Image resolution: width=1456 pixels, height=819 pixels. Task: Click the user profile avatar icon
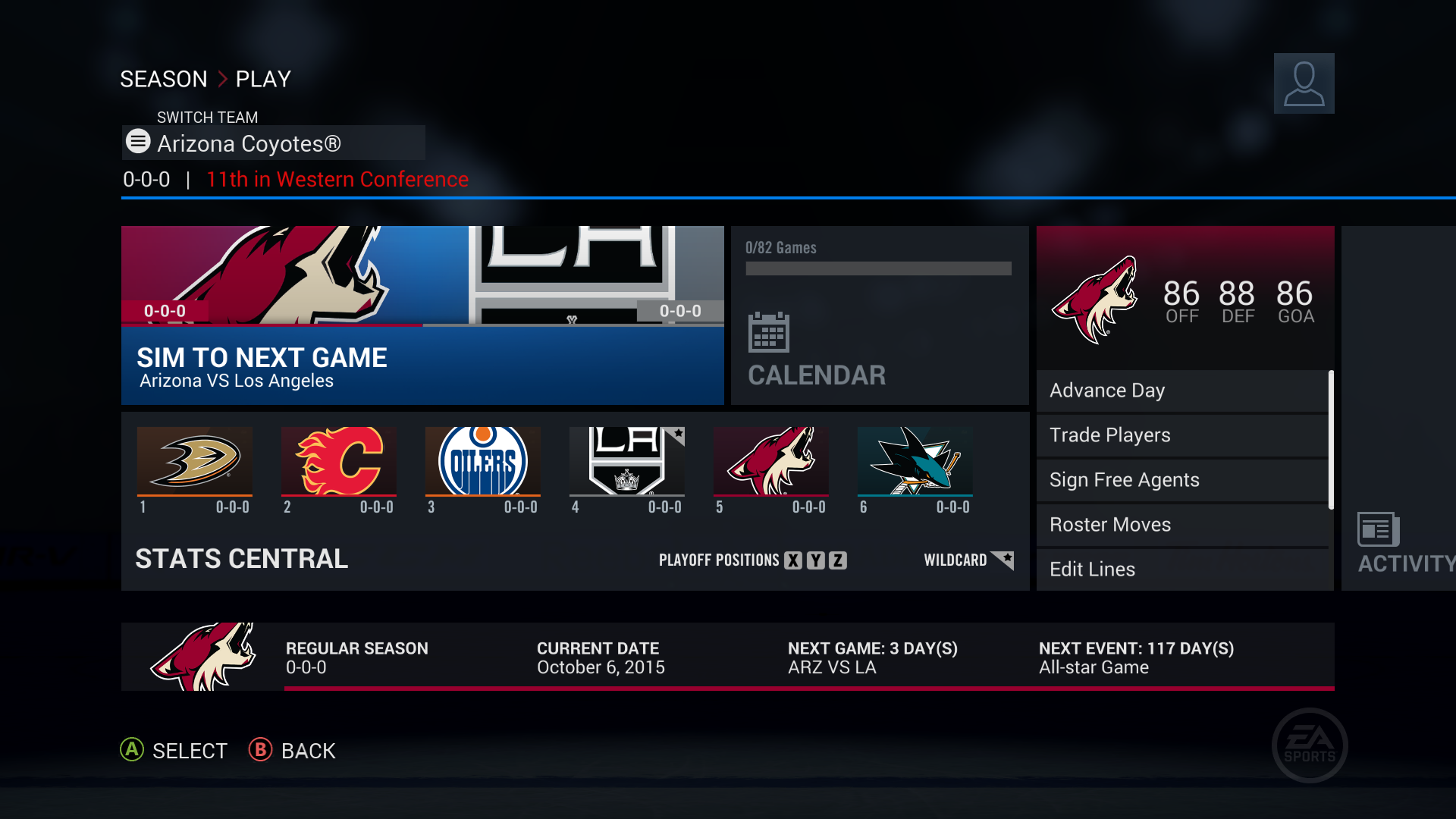point(1304,83)
